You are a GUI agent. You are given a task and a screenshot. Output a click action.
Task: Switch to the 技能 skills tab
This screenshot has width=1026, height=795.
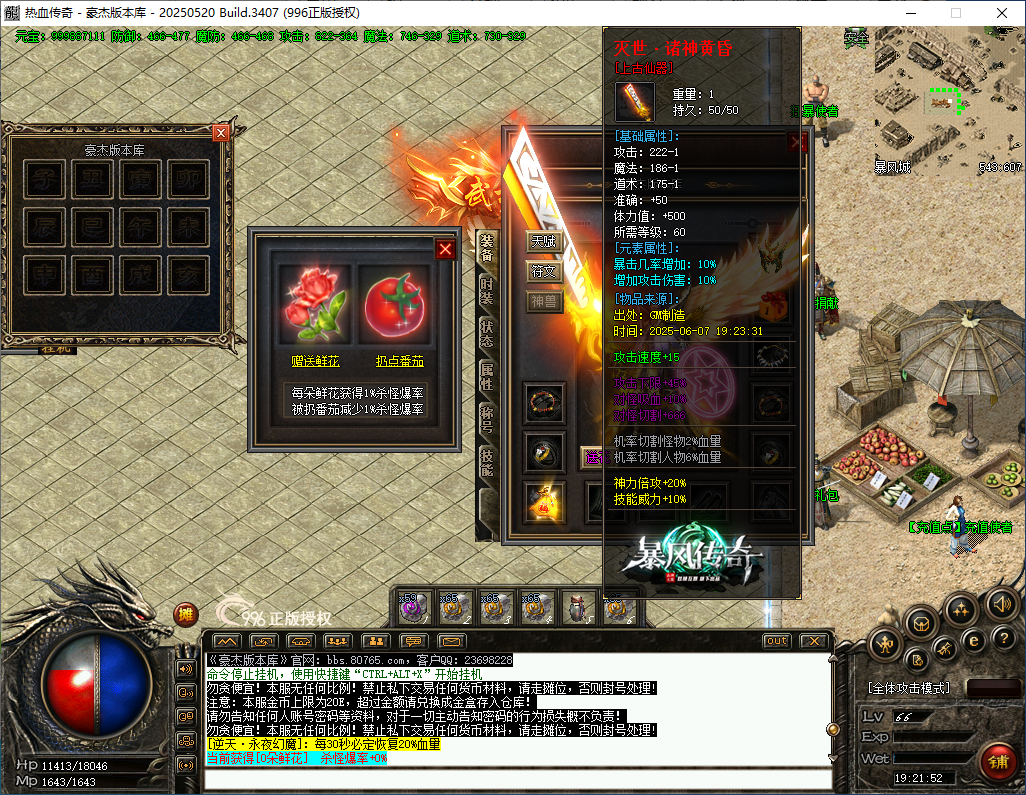tap(487, 463)
